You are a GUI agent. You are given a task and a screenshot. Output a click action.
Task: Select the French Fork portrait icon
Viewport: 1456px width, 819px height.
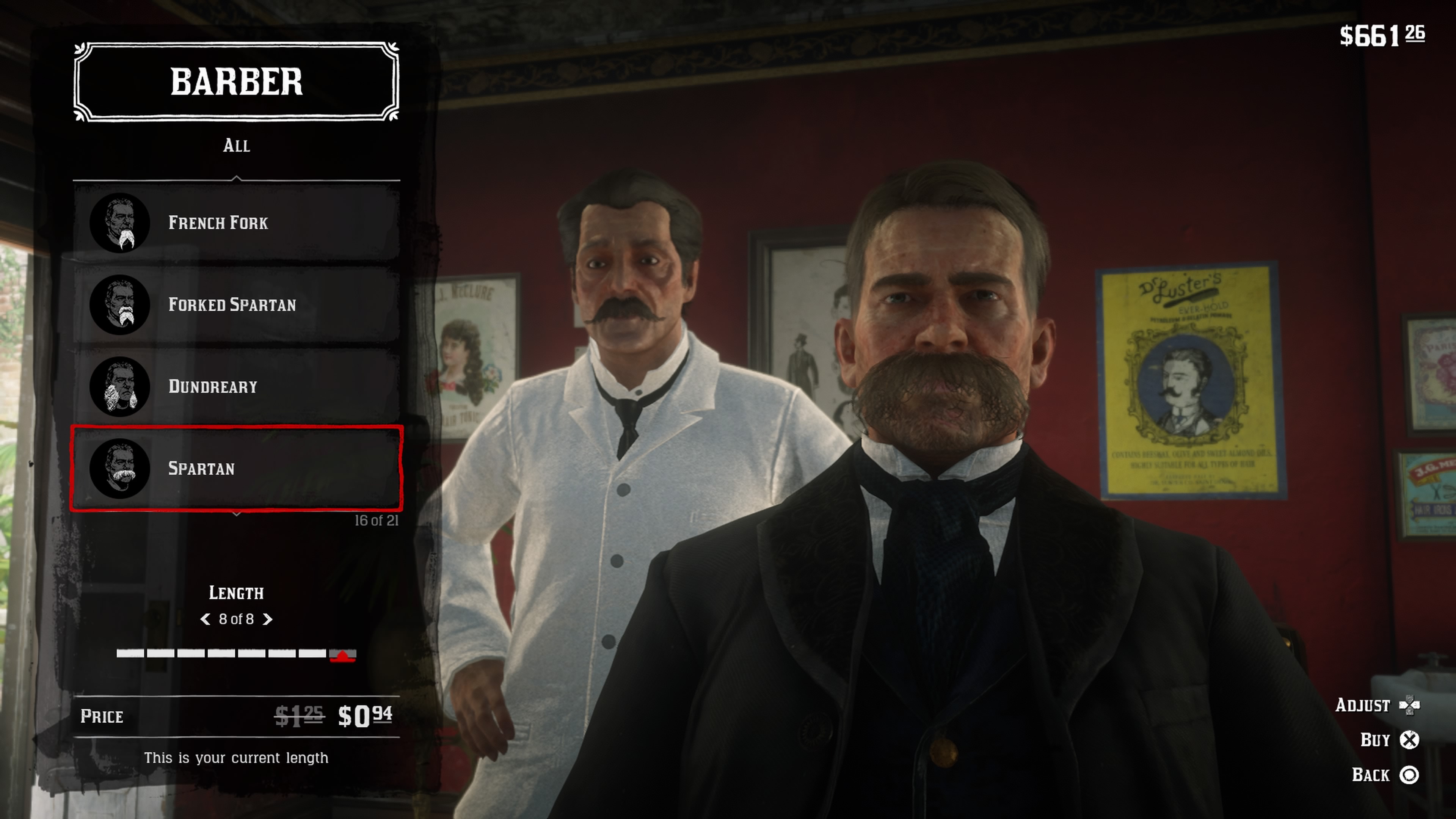pos(121,223)
